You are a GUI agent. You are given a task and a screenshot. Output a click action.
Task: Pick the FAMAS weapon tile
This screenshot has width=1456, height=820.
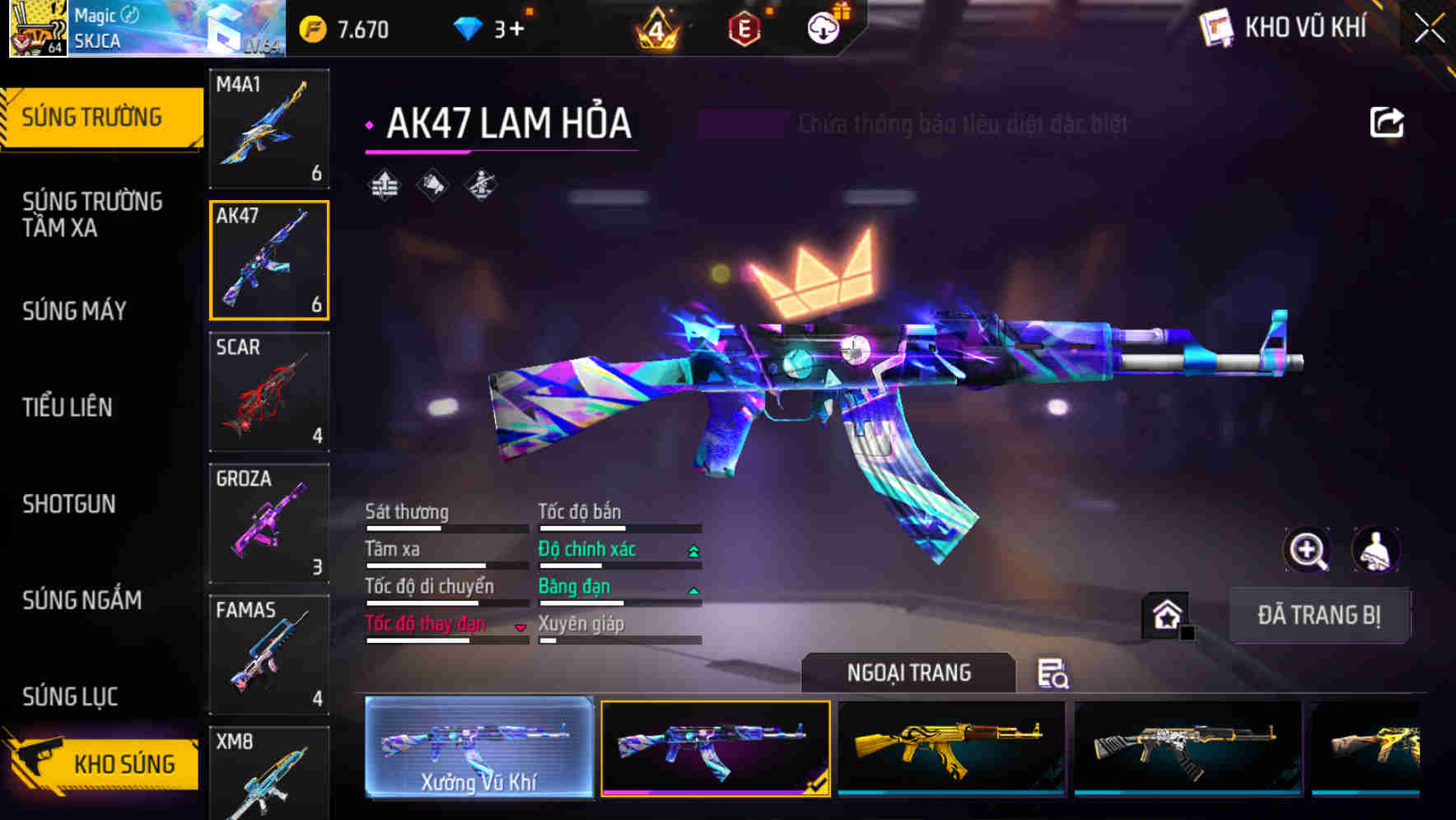pyautogui.click(x=269, y=655)
